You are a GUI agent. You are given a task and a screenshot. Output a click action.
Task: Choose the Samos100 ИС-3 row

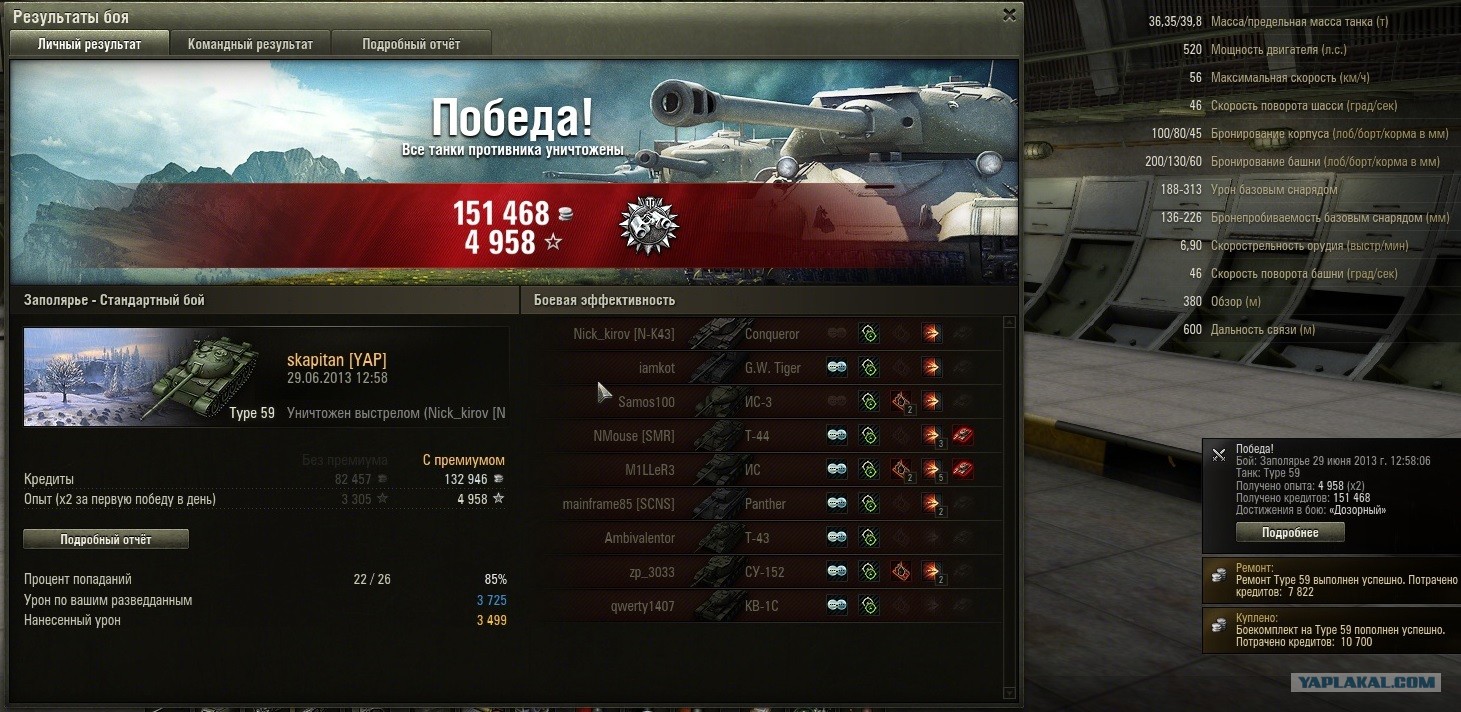(760, 402)
